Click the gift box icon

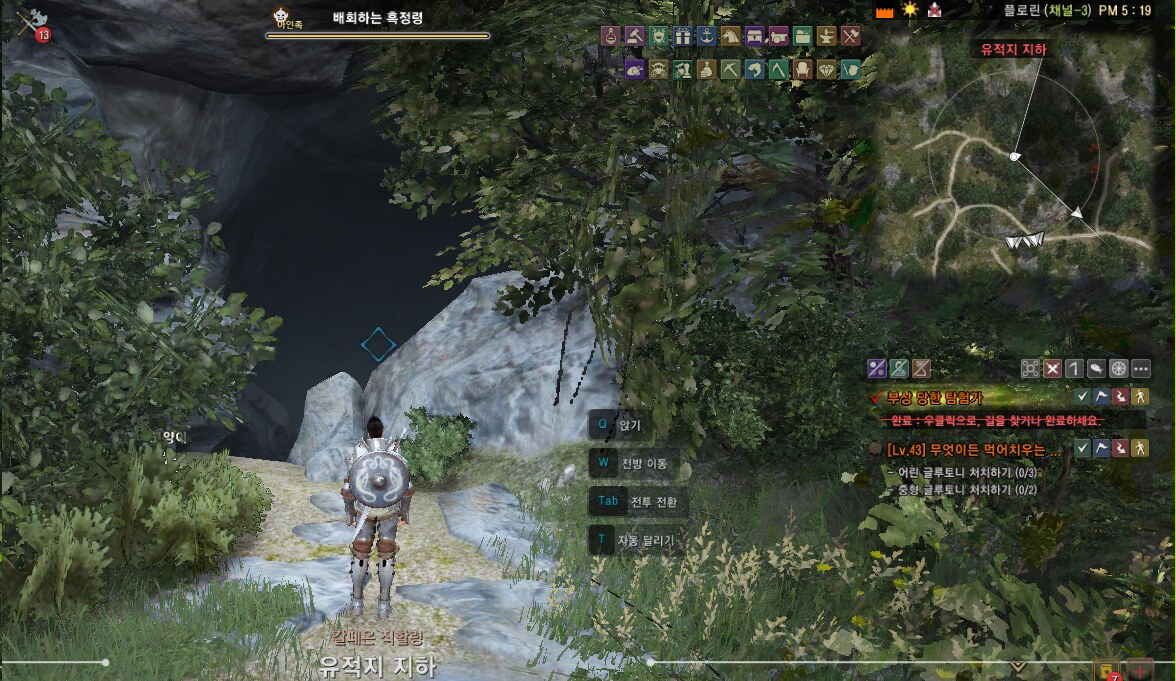[682, 37]
